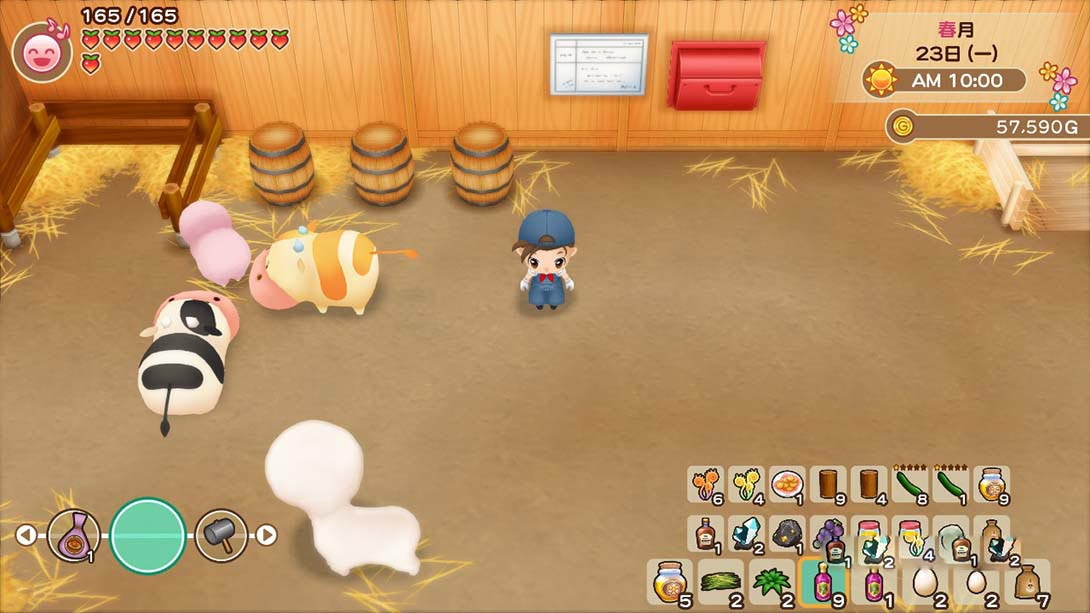
Task: Select the empty green center tool slot
Action: [x=148, y=536]
